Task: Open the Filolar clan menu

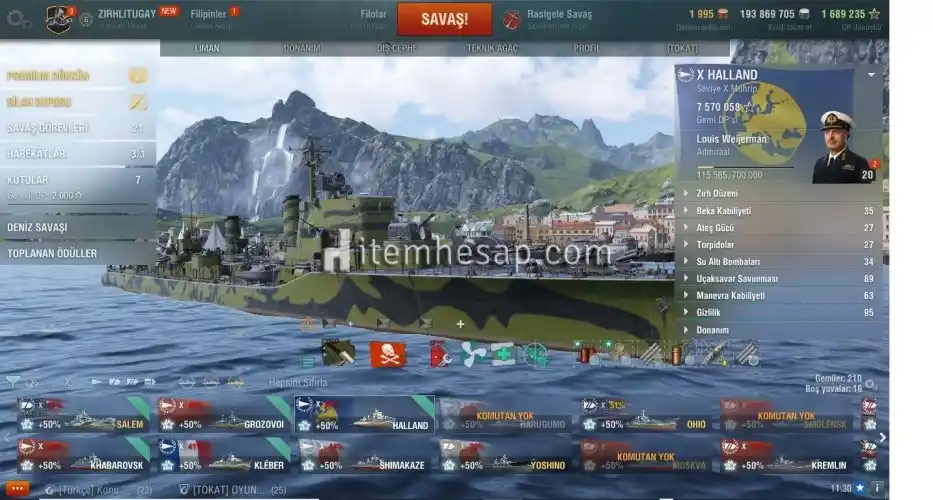Action: (x=373, y=16)
